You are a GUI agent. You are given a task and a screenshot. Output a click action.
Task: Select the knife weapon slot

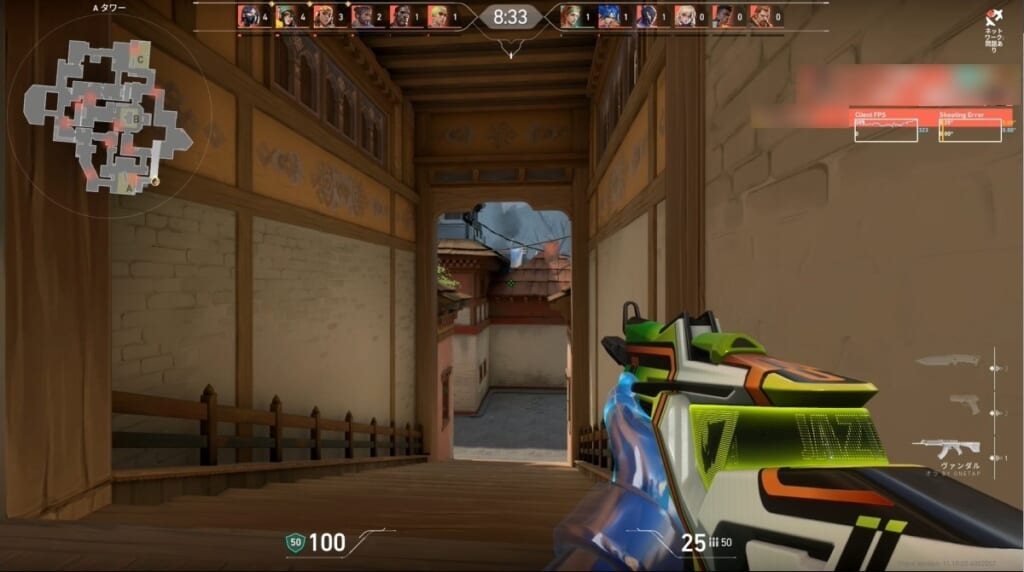pos(948,362)
